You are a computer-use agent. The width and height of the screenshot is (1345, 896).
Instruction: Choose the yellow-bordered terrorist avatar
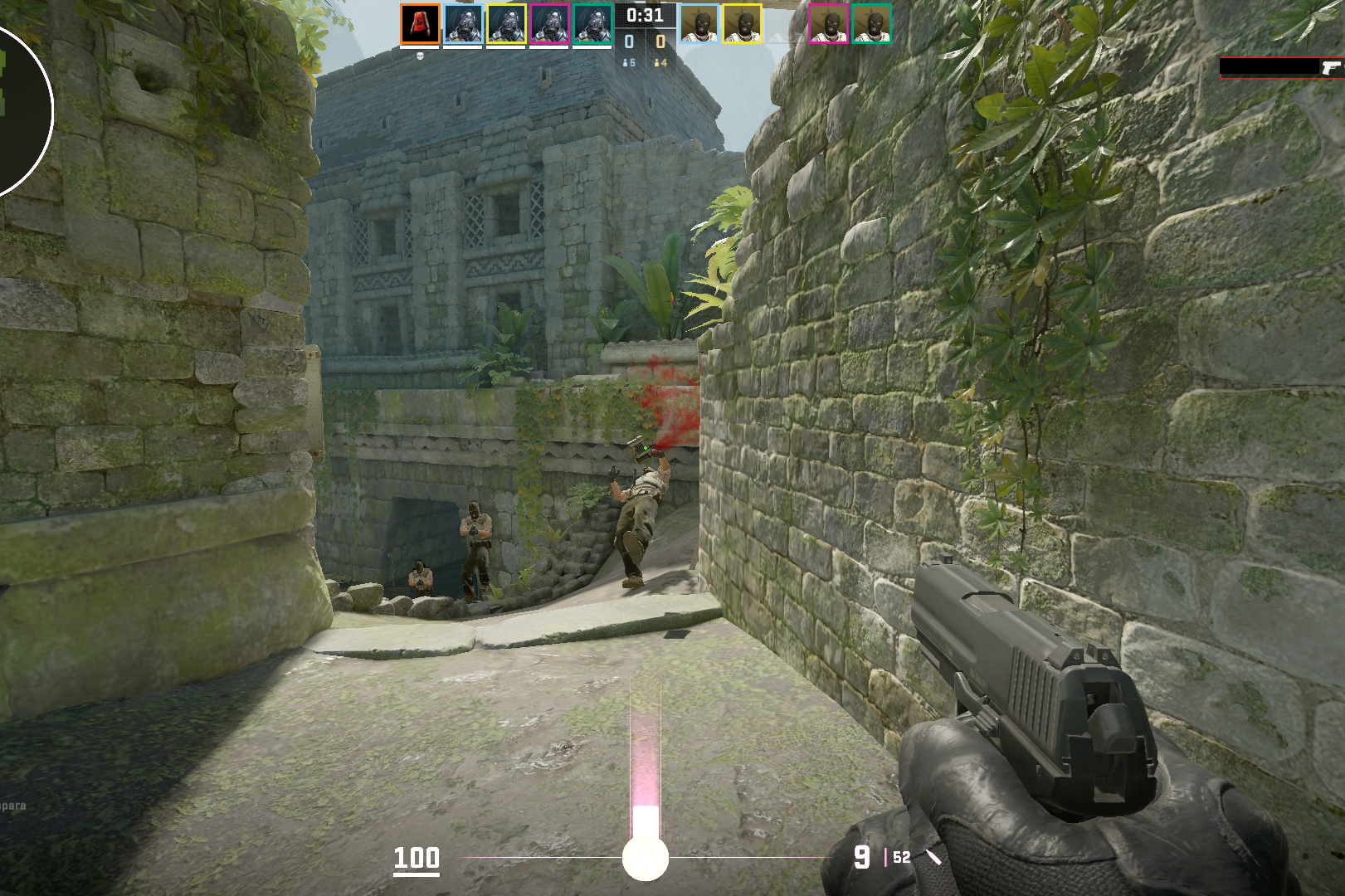(x=742, y=24)
